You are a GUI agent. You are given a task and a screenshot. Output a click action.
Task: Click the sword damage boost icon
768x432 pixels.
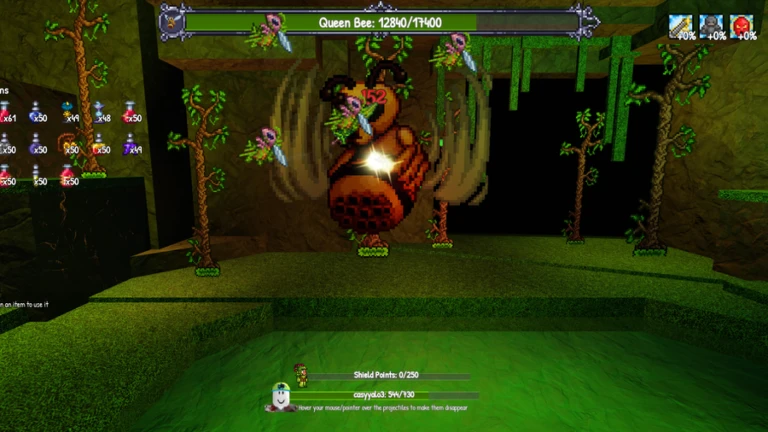pos(681,25)
